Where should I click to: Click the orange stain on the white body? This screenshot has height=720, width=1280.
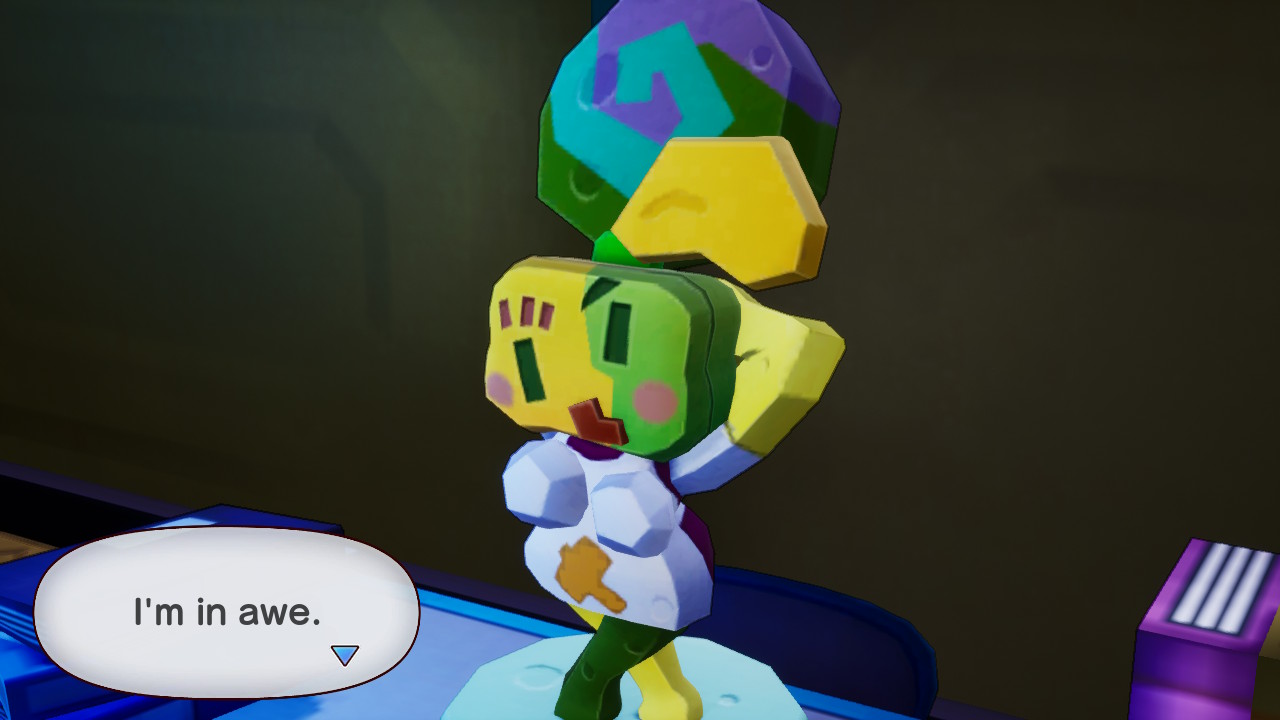(x=583, y=568)
